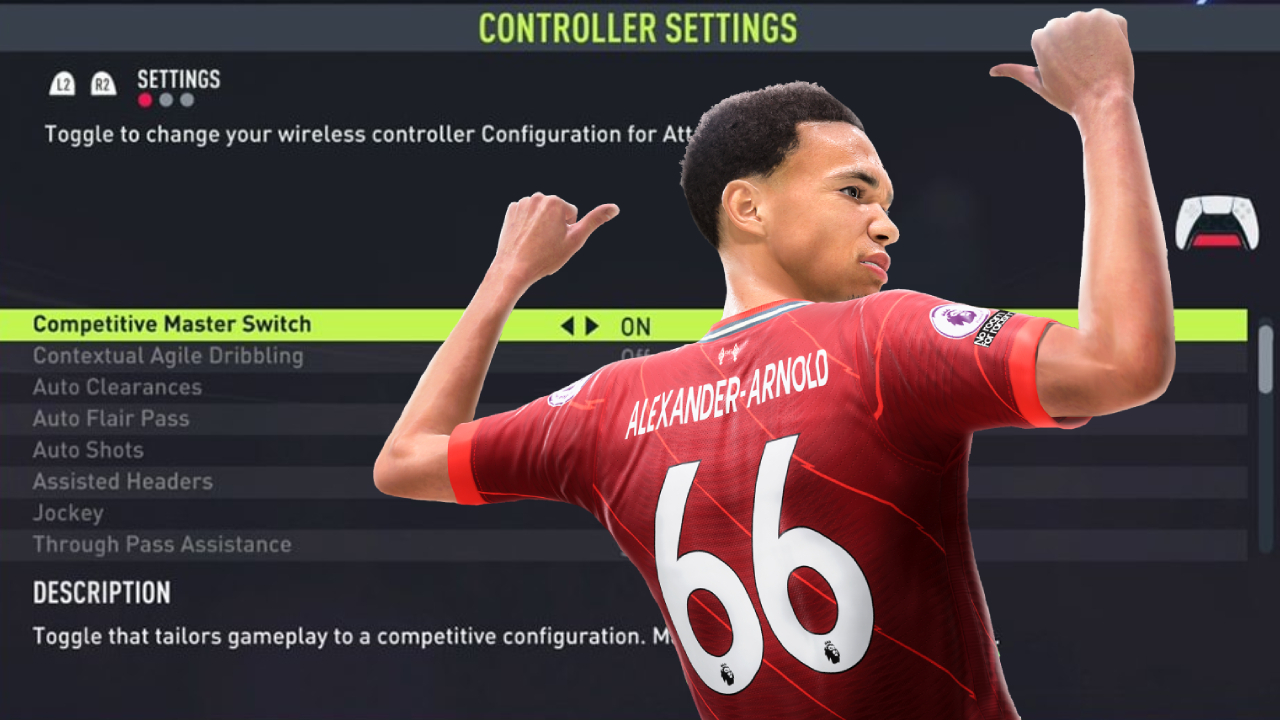Select the Auto Shots row
This screenshot has width=1280, height=720.
coord(88,450)
